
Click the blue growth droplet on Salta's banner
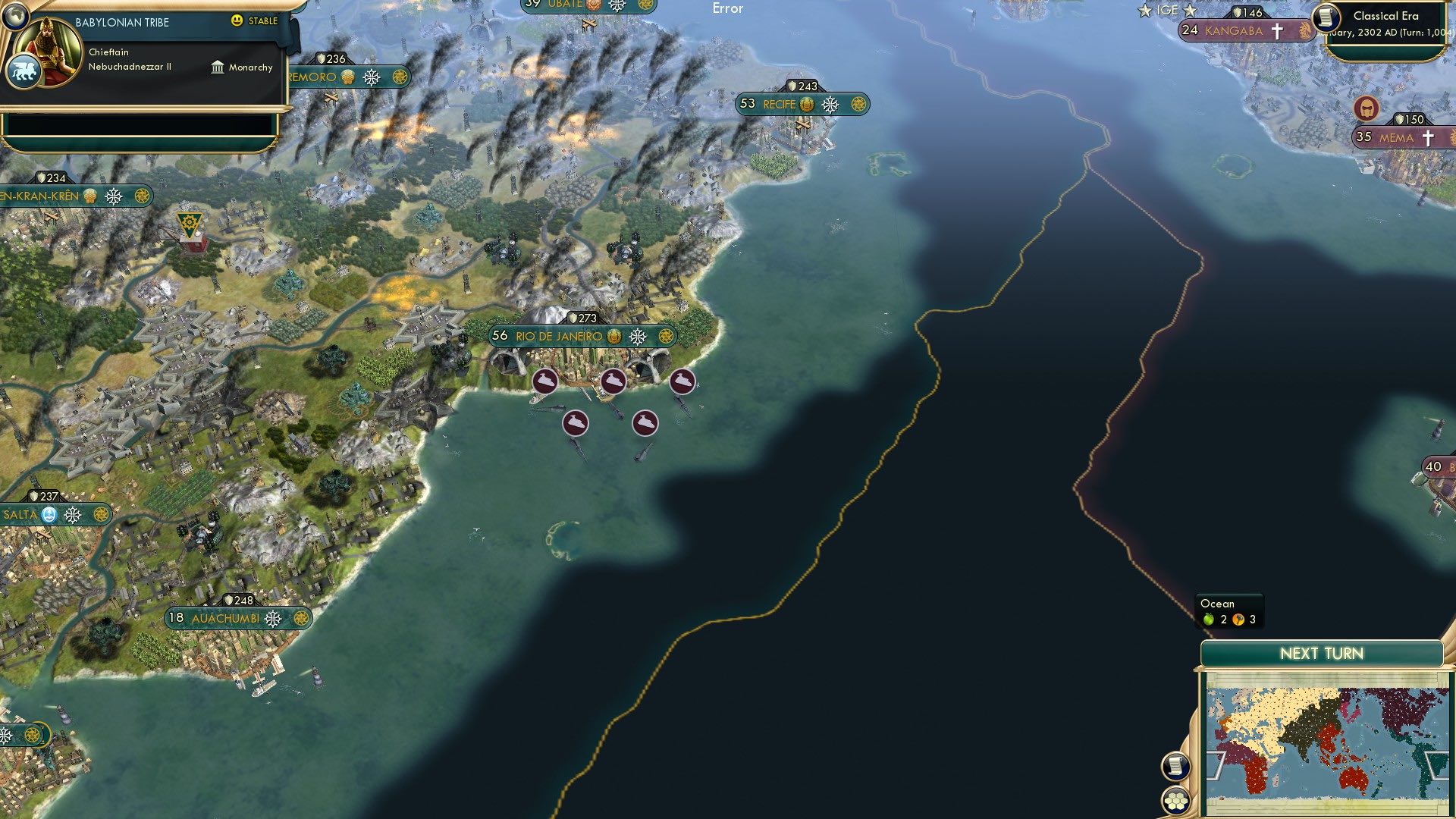tap(49, 514)
